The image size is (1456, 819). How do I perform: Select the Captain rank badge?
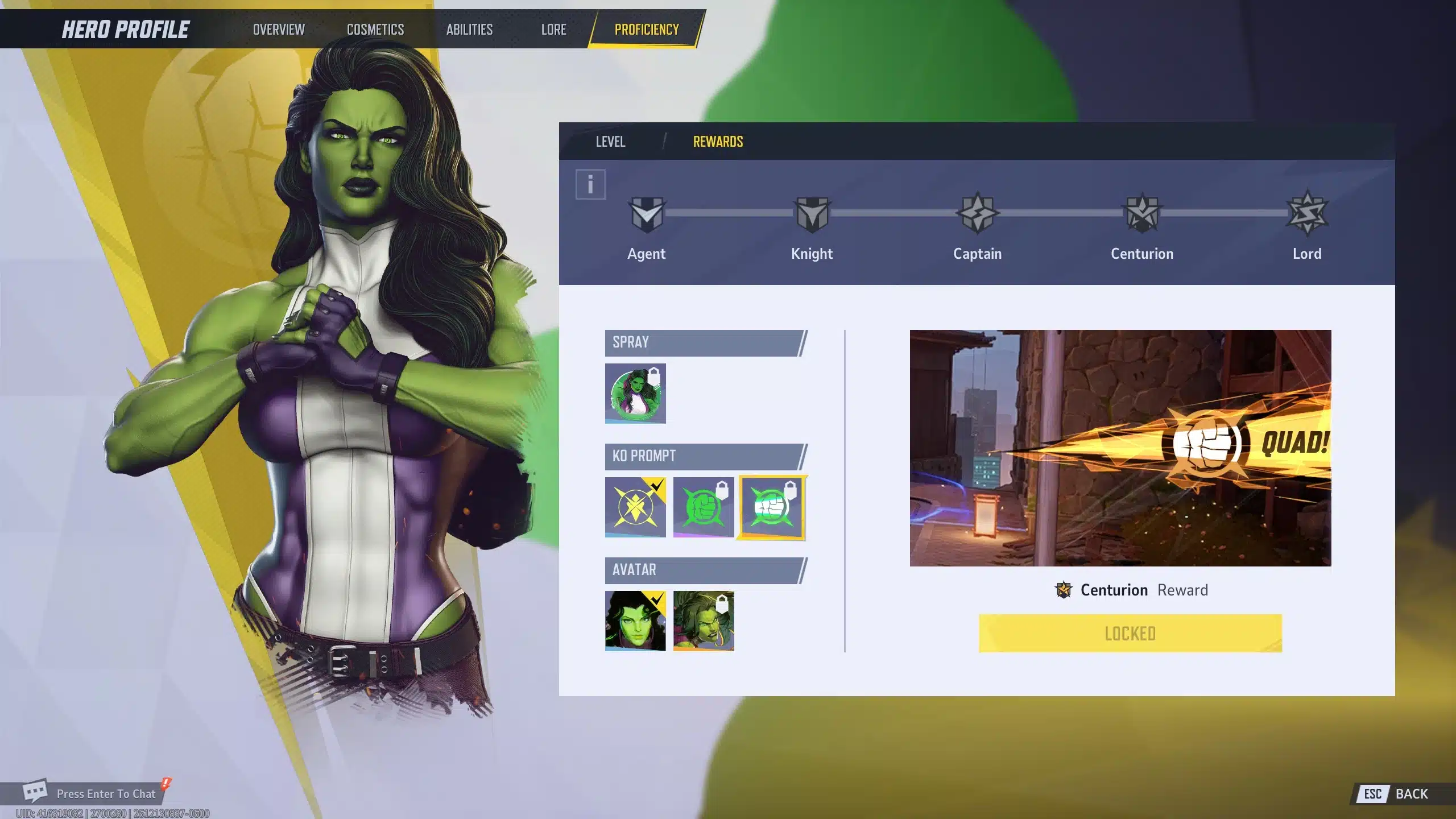977,214
